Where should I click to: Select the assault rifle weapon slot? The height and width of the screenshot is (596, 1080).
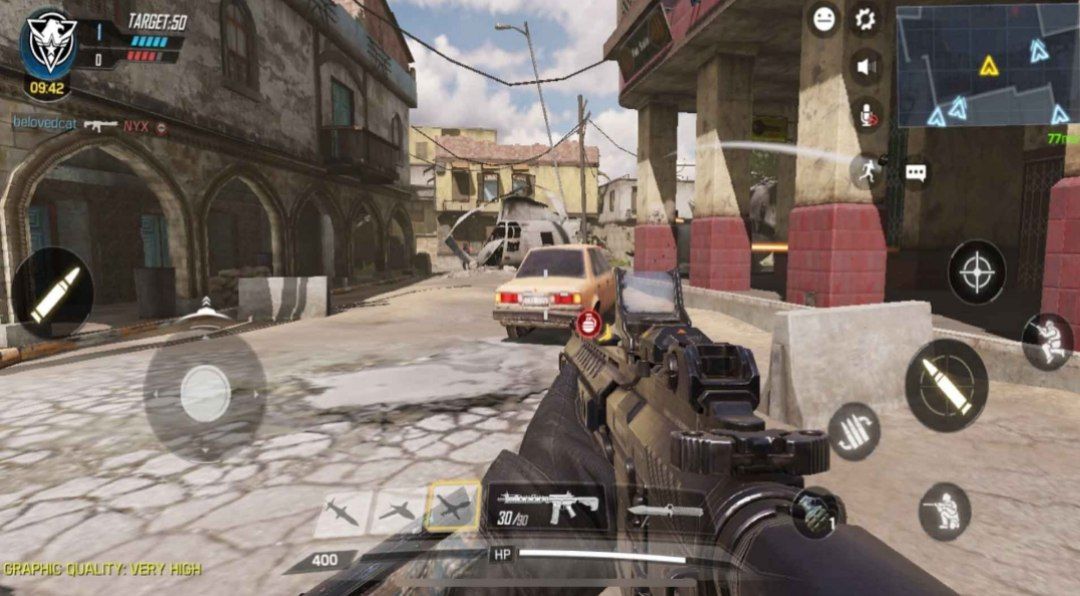click(546, 506)
